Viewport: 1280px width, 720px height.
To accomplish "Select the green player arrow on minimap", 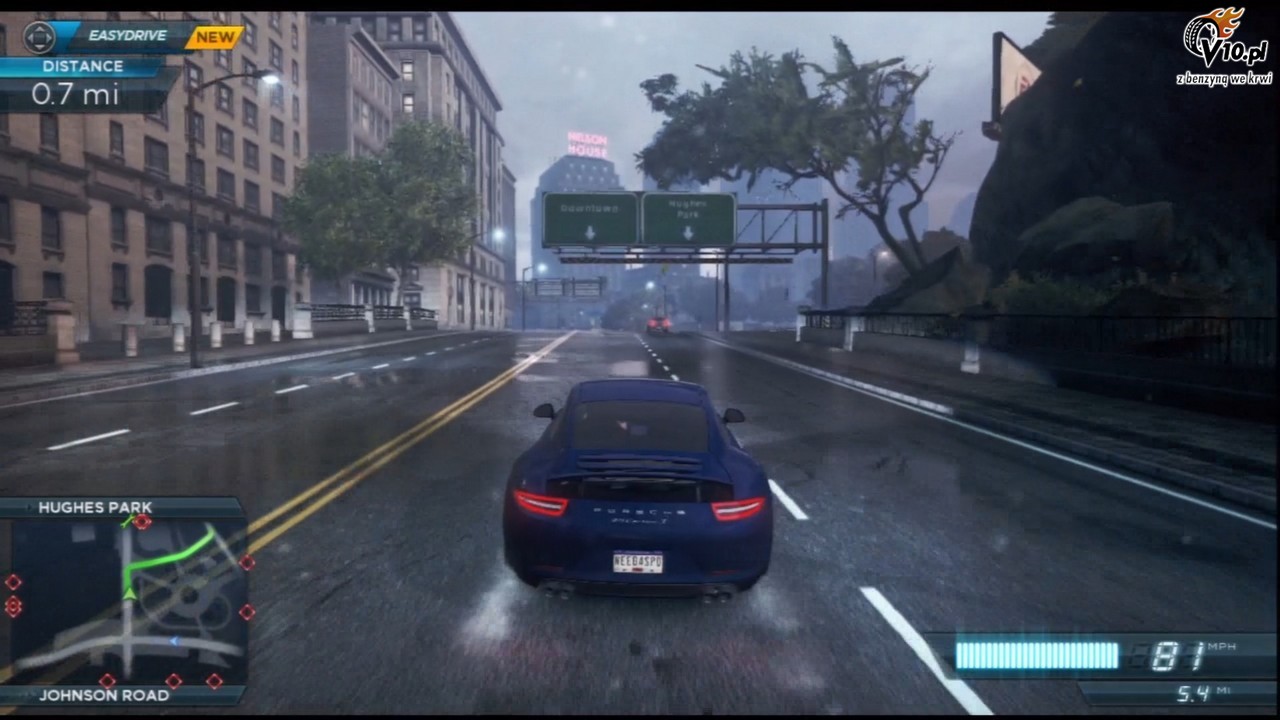I will (x=129, y=593).
